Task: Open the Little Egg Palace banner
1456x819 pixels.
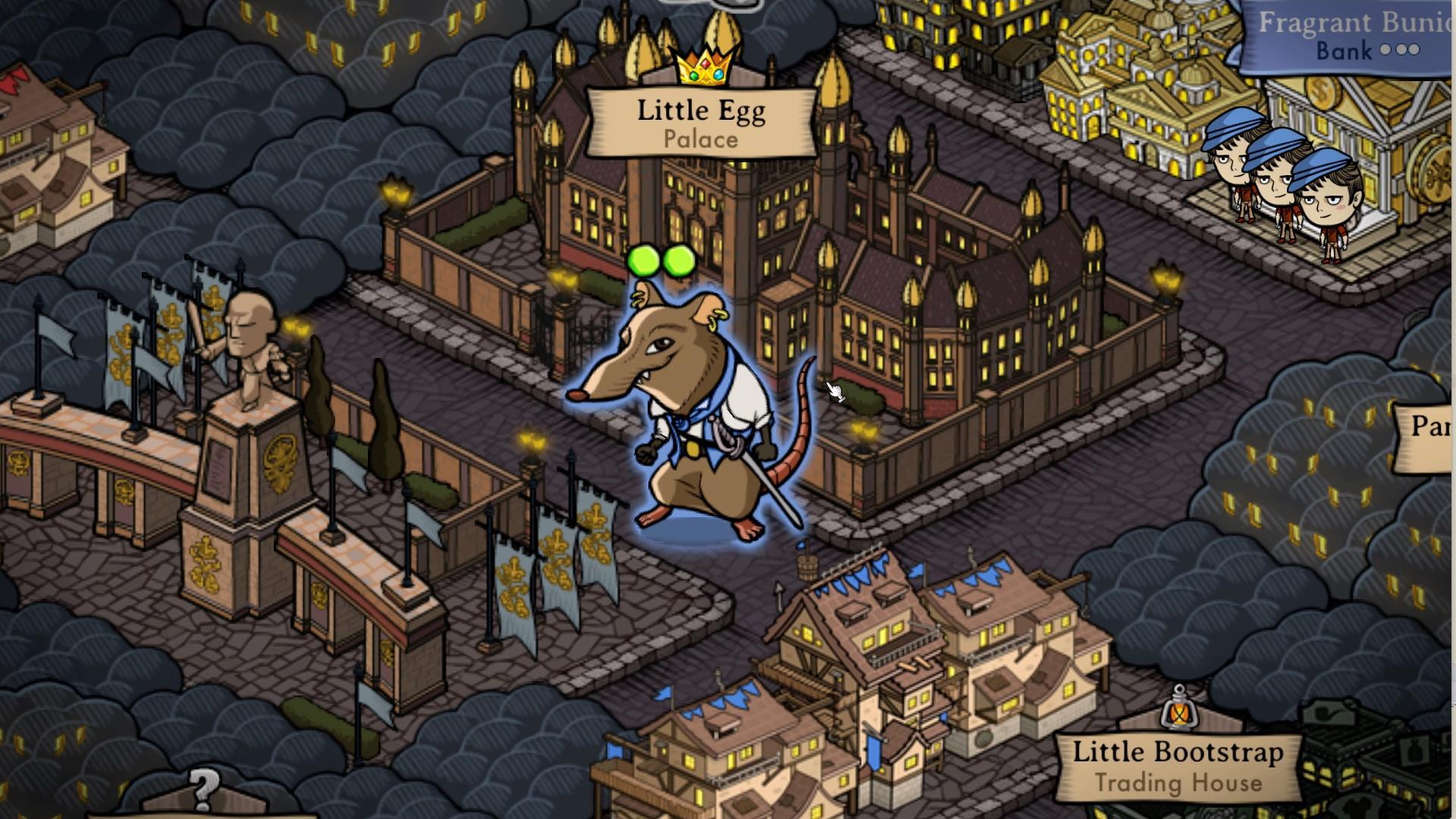Action: click(x=701, y=121)
